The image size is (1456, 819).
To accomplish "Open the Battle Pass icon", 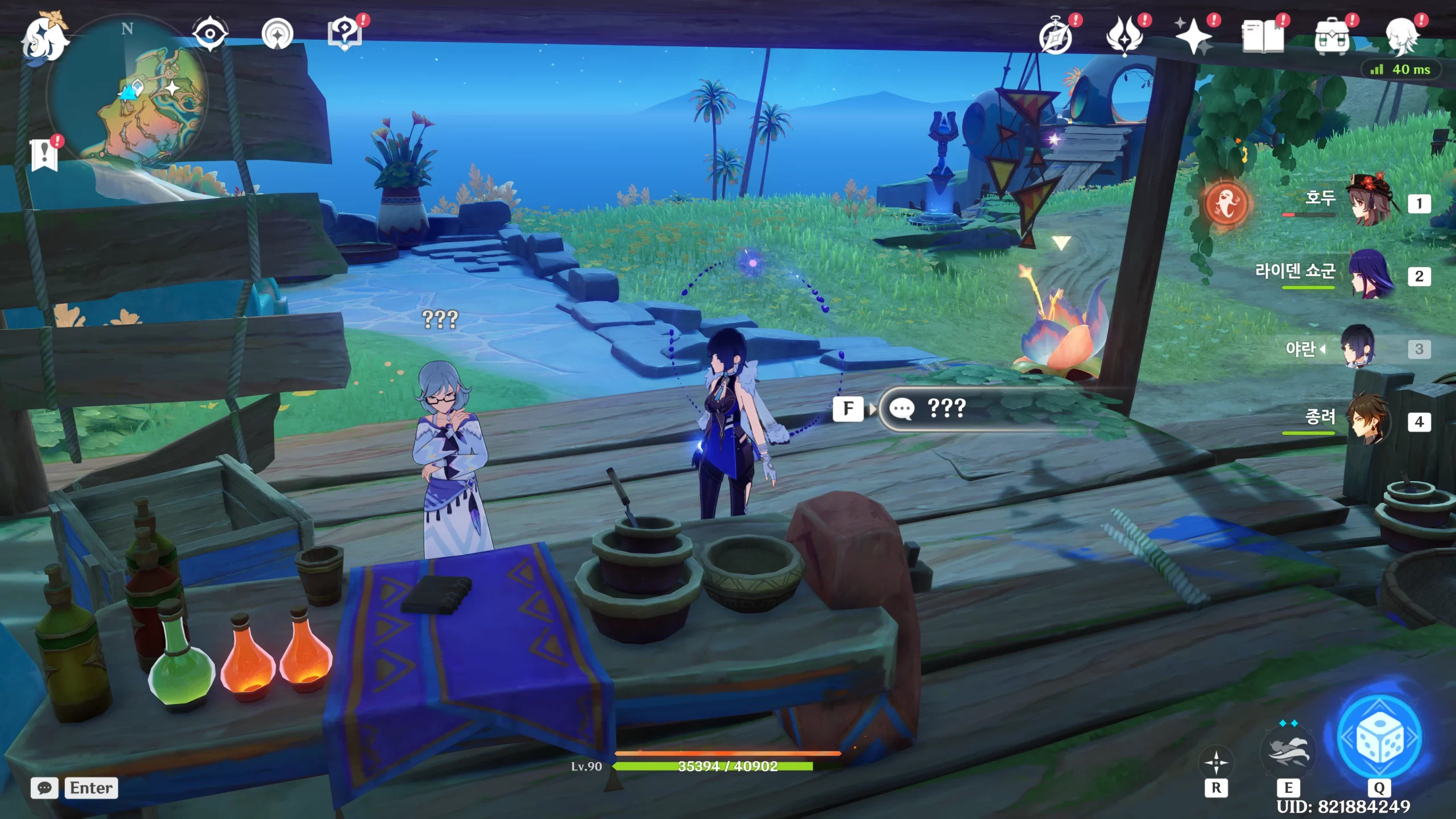I will point(1124,36).
